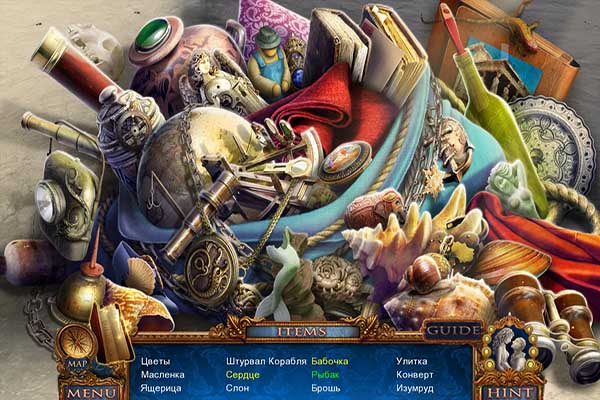Use the HINT button

[x=509, y=392]
